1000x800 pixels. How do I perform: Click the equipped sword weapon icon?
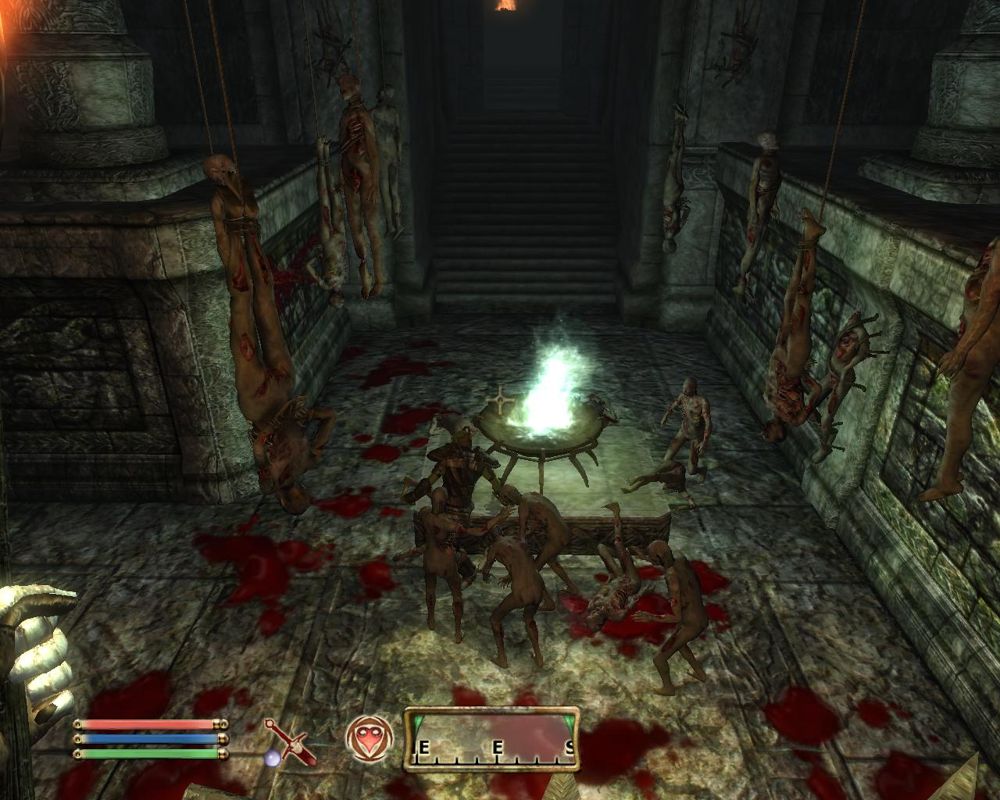[288, 741]
